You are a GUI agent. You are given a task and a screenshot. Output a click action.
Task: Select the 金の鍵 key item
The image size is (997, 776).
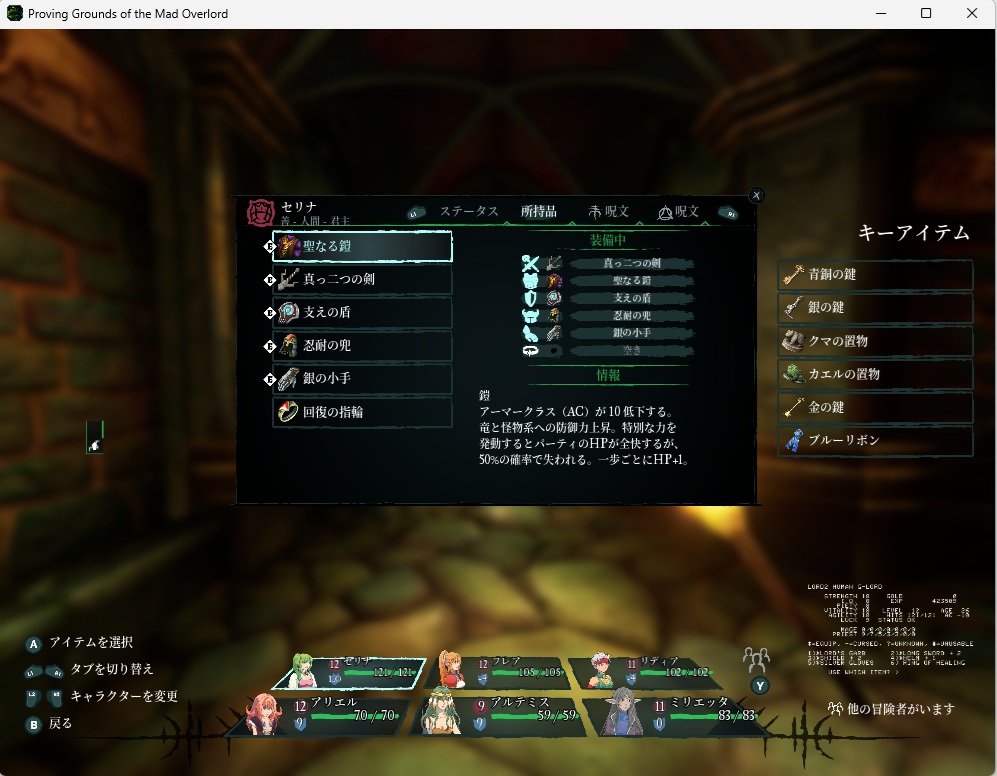[x=875, y=407]
